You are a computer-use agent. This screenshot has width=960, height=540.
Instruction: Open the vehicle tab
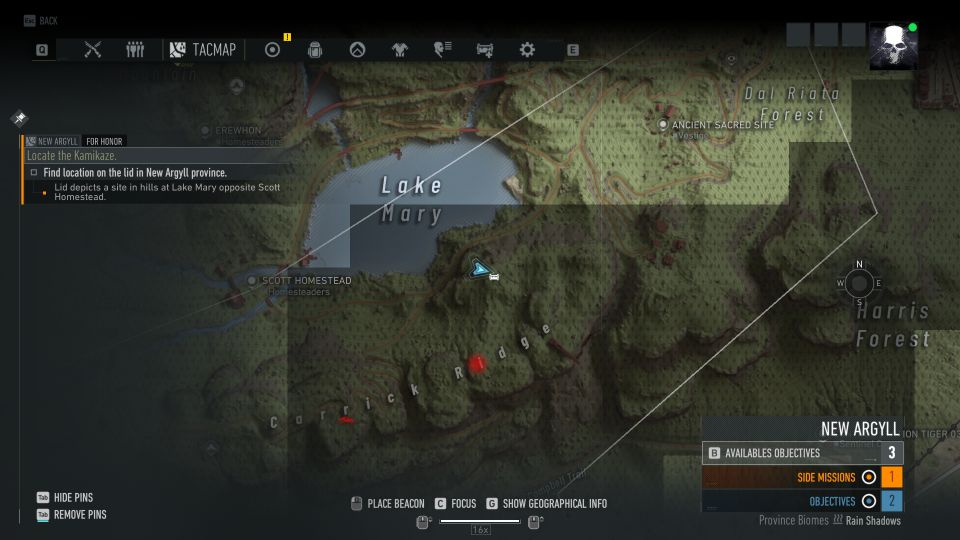pos(485,49)
